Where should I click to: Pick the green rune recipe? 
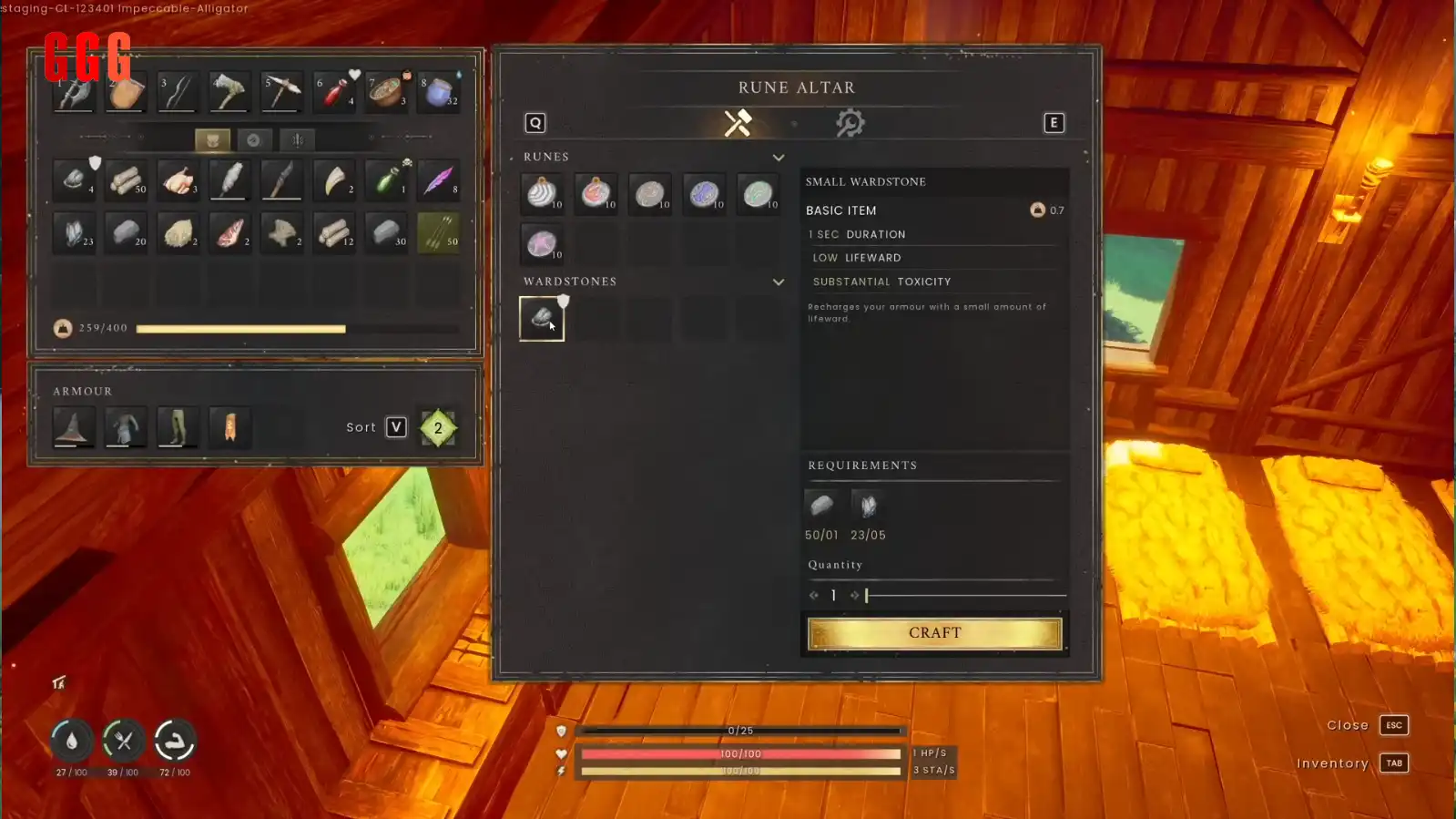tap(758, 193)
